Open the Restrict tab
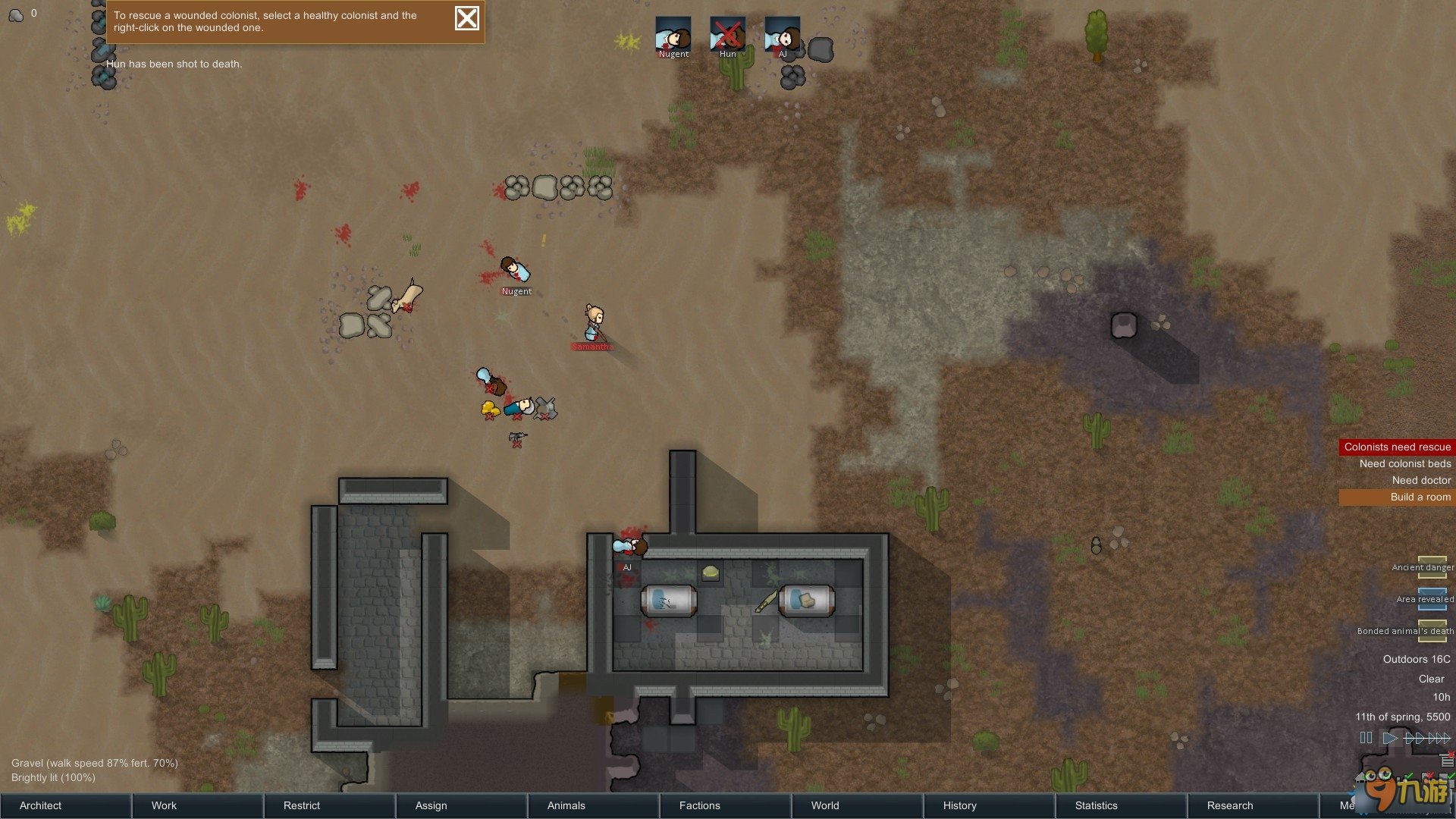 click(330, 805)
